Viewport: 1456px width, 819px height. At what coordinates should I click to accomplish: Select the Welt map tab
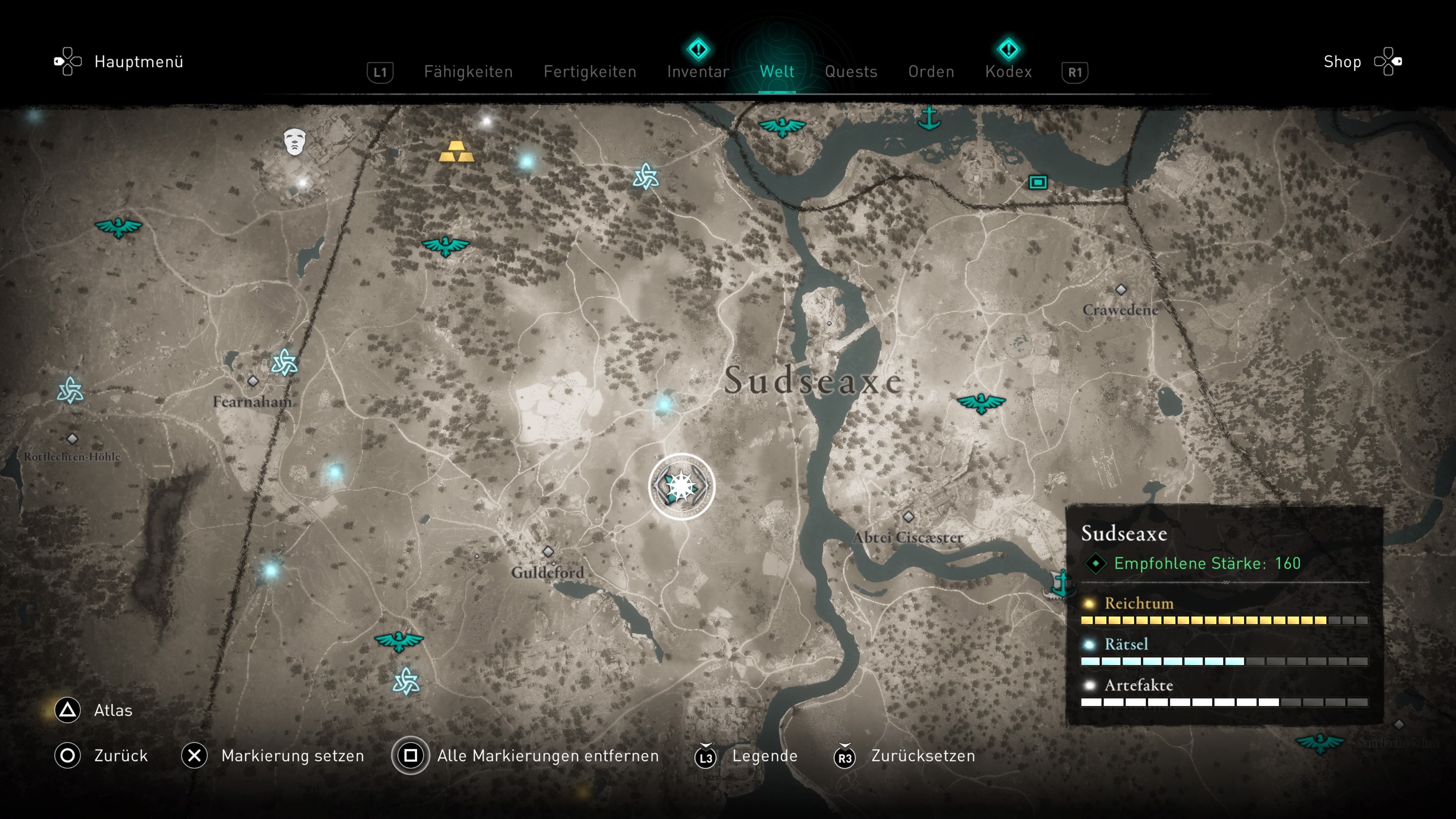[x=777, y=72]
